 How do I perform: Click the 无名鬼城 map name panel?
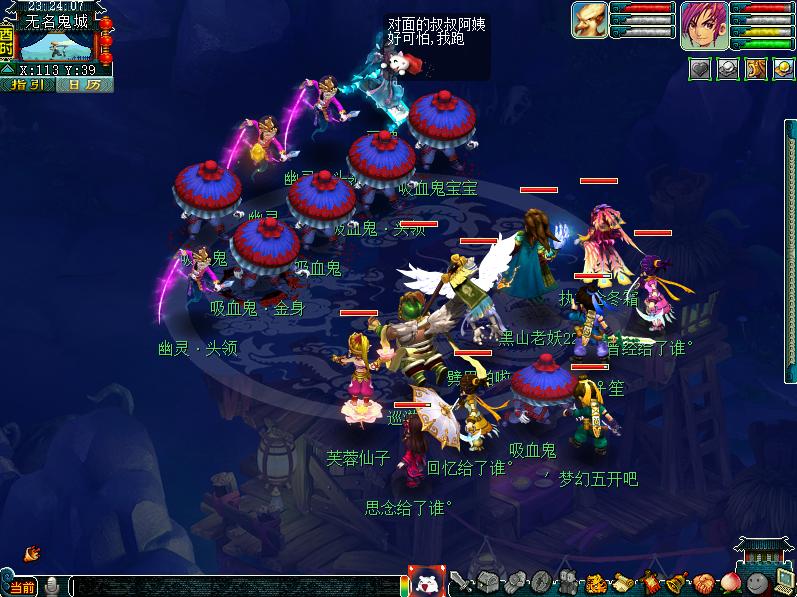click(x=59, y=20)
